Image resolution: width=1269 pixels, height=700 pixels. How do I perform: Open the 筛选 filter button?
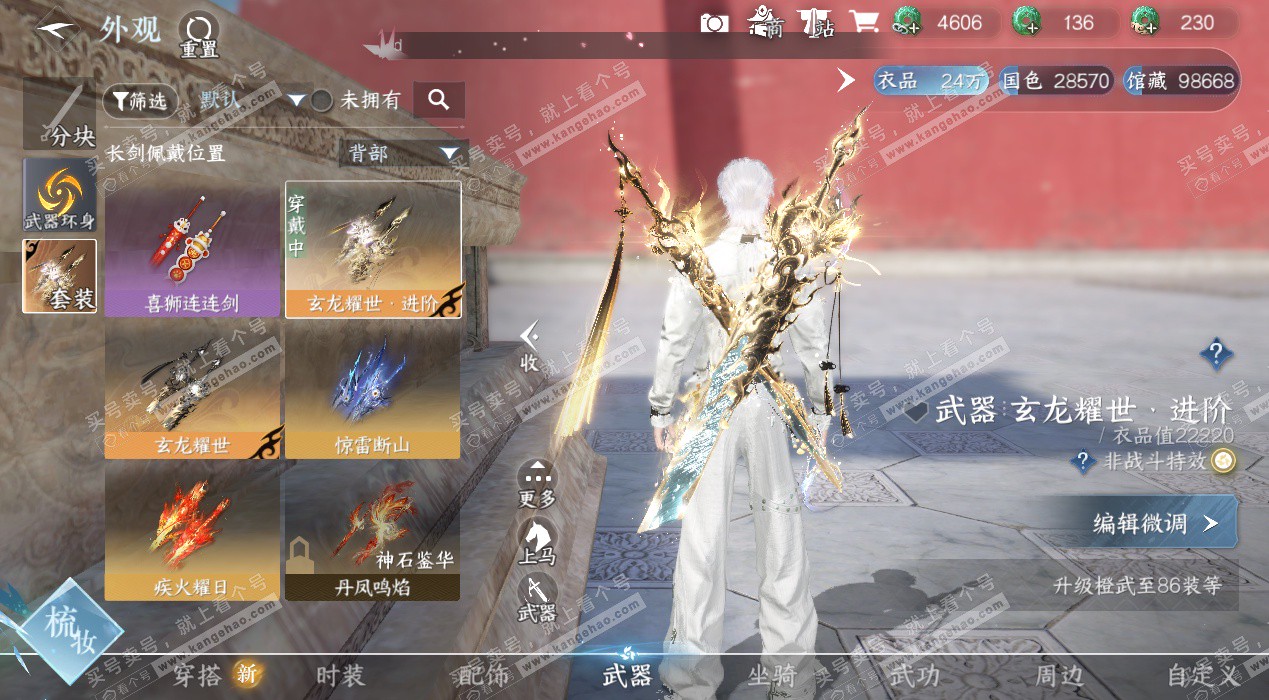pos(140,100)
